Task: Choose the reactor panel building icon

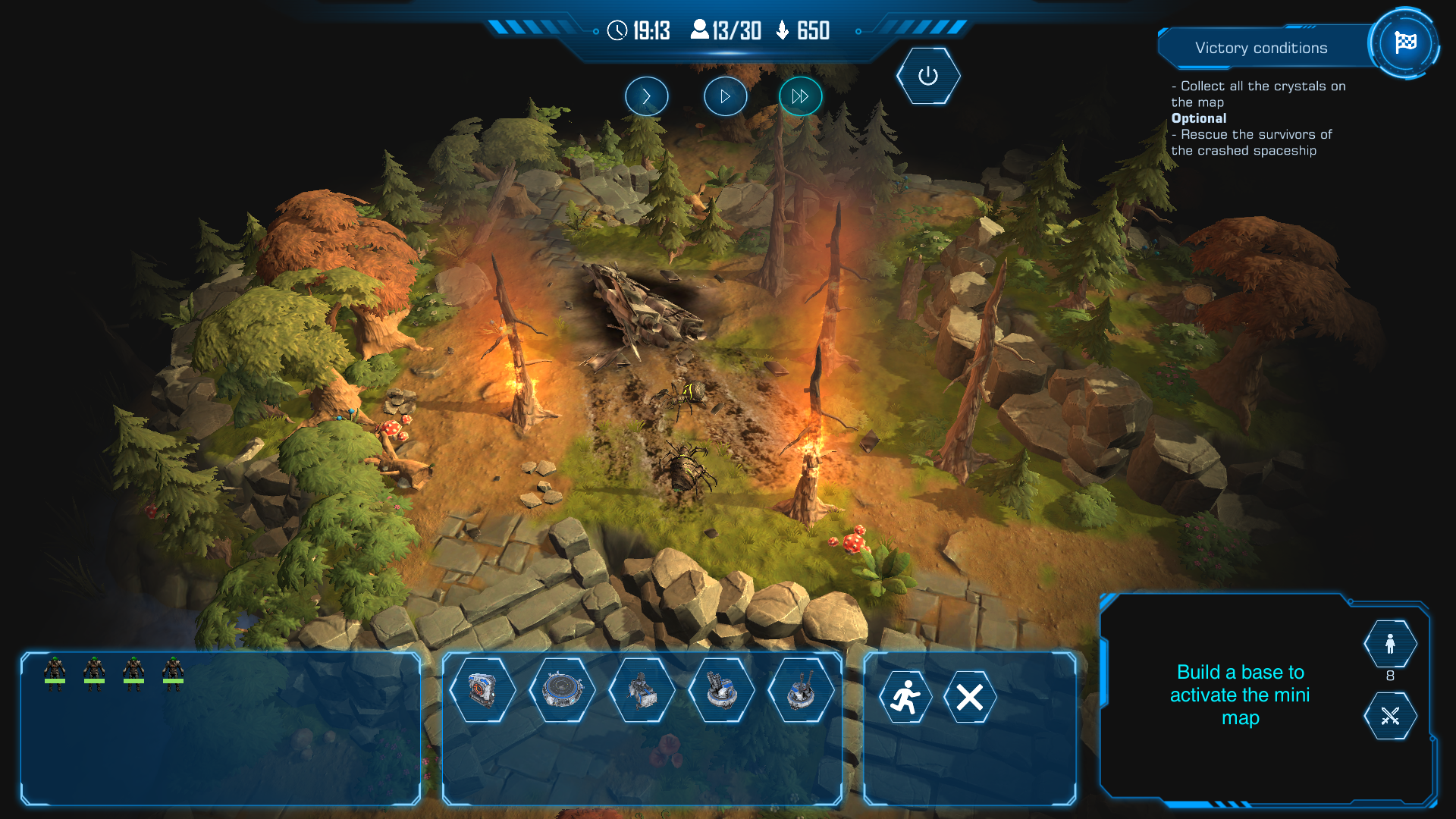Action: (x=482, y=691)
